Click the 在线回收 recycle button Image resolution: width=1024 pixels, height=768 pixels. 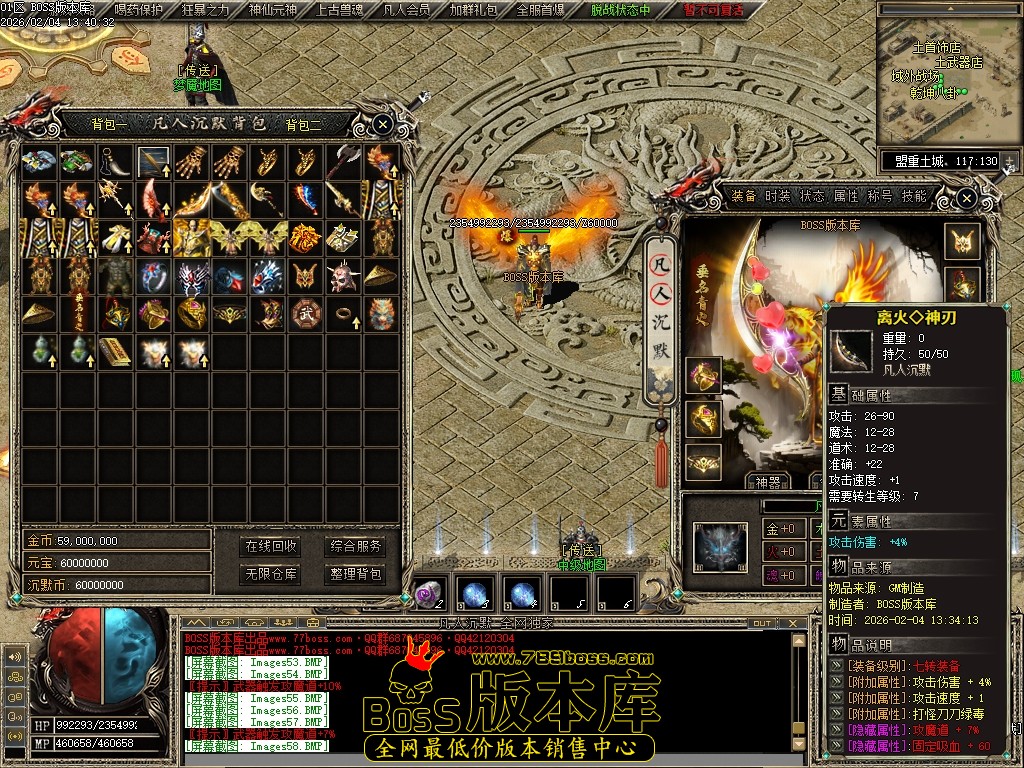(271, 546)
